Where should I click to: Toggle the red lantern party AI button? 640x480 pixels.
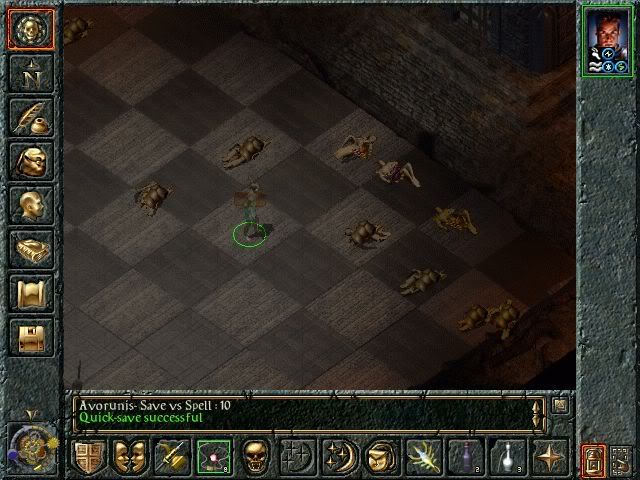(x=595, y=459)
